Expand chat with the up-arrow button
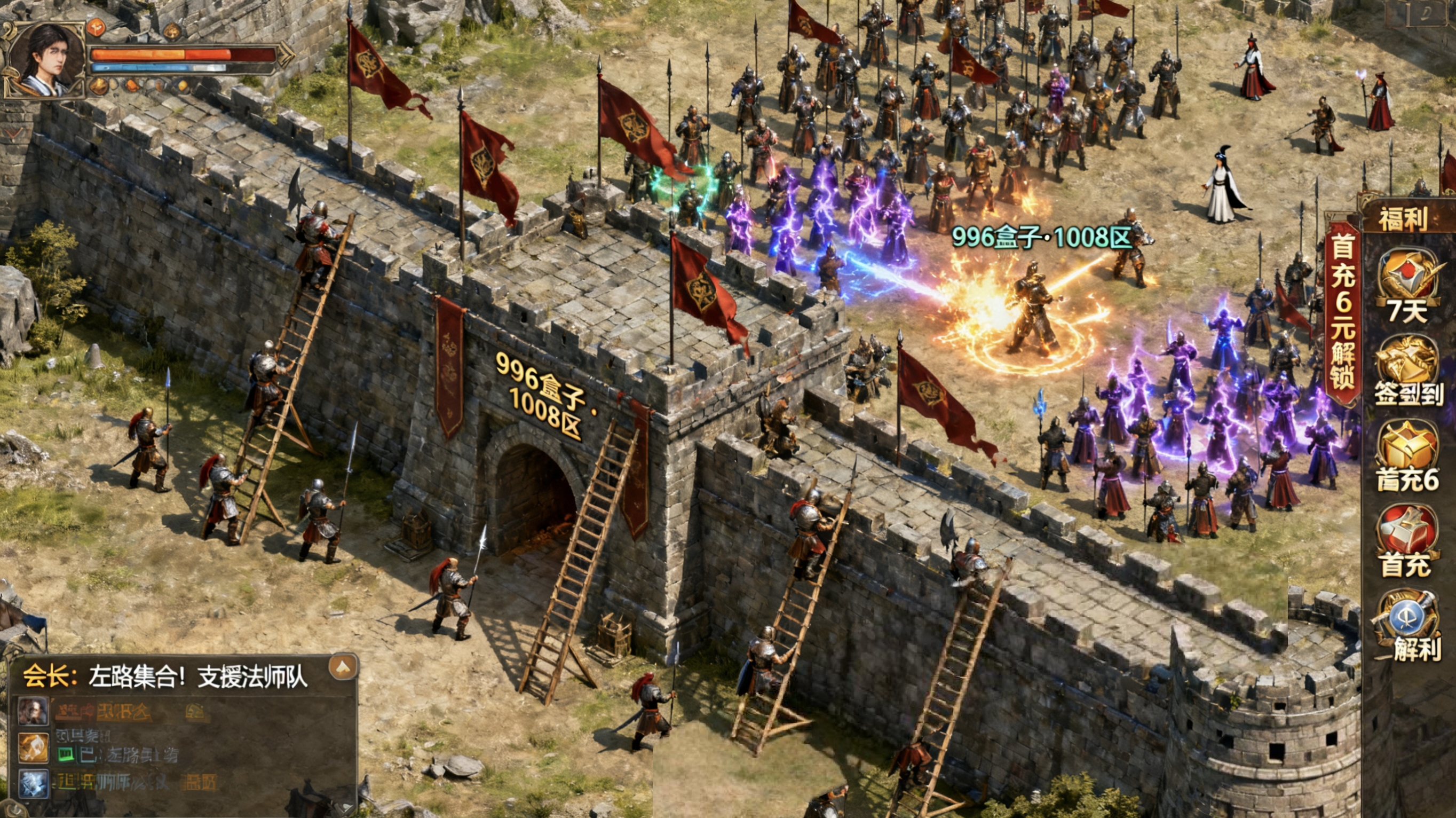This screenshot has width=1456, height=818. (343, 667)
